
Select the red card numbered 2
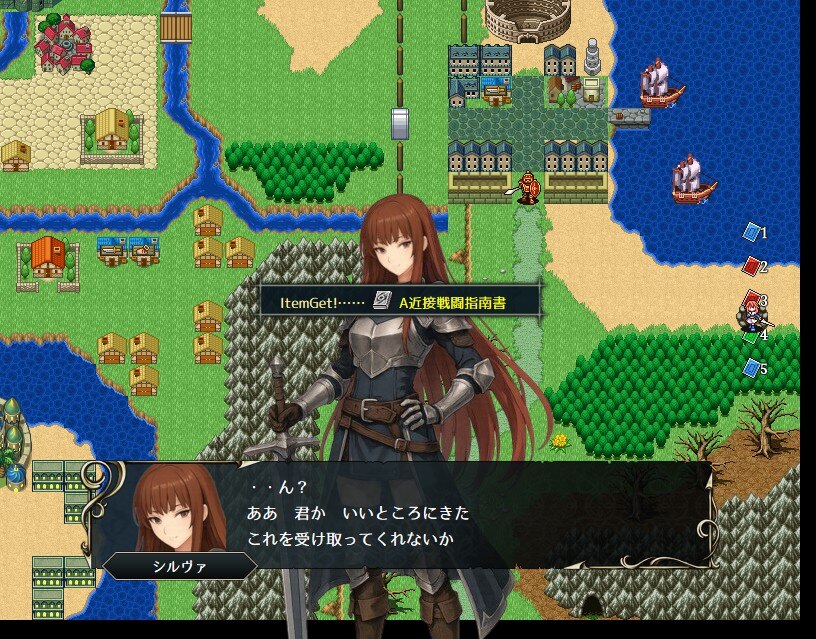point(751,266)
